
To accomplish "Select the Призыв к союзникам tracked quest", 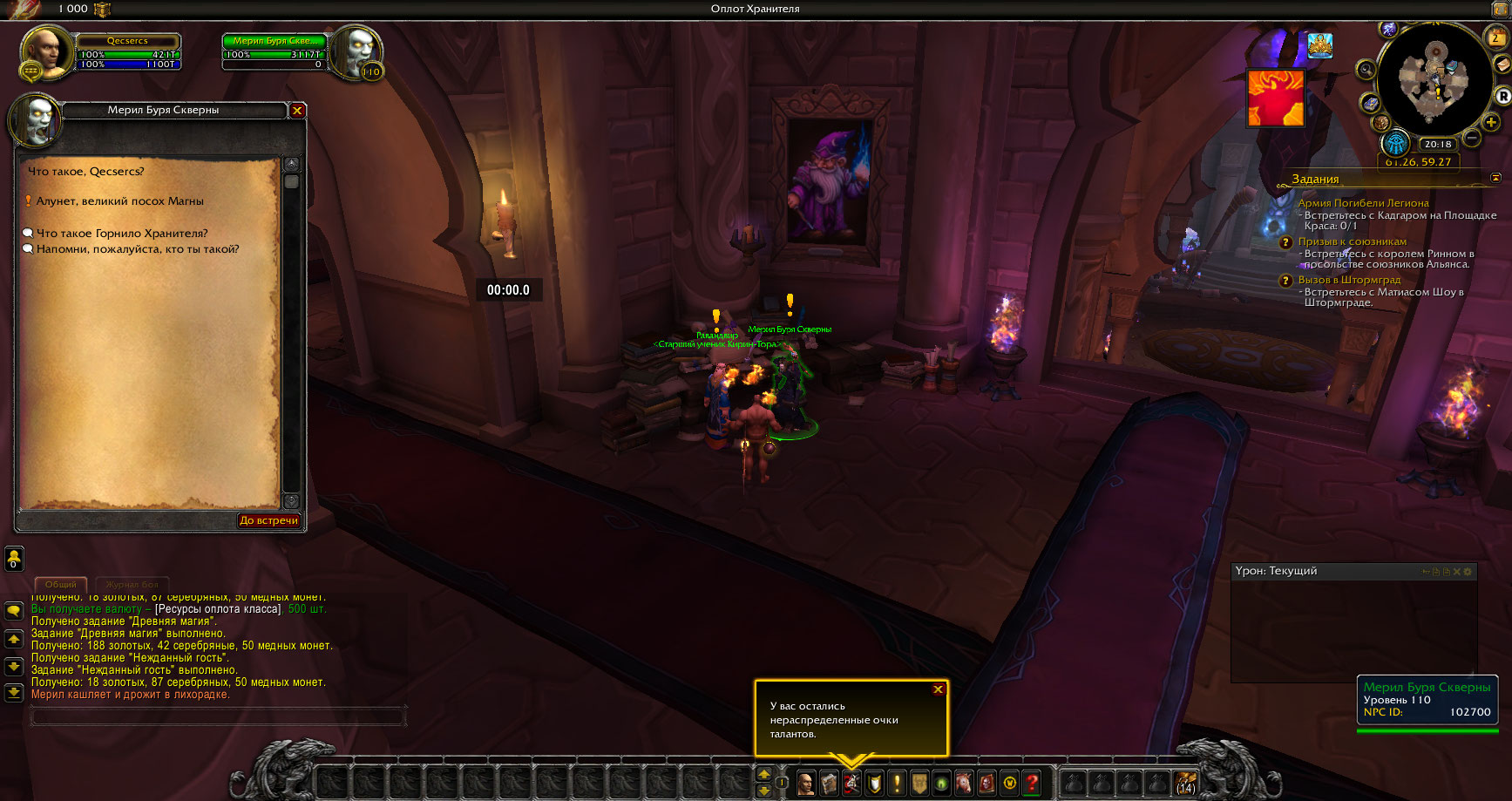I will 1352,241.
